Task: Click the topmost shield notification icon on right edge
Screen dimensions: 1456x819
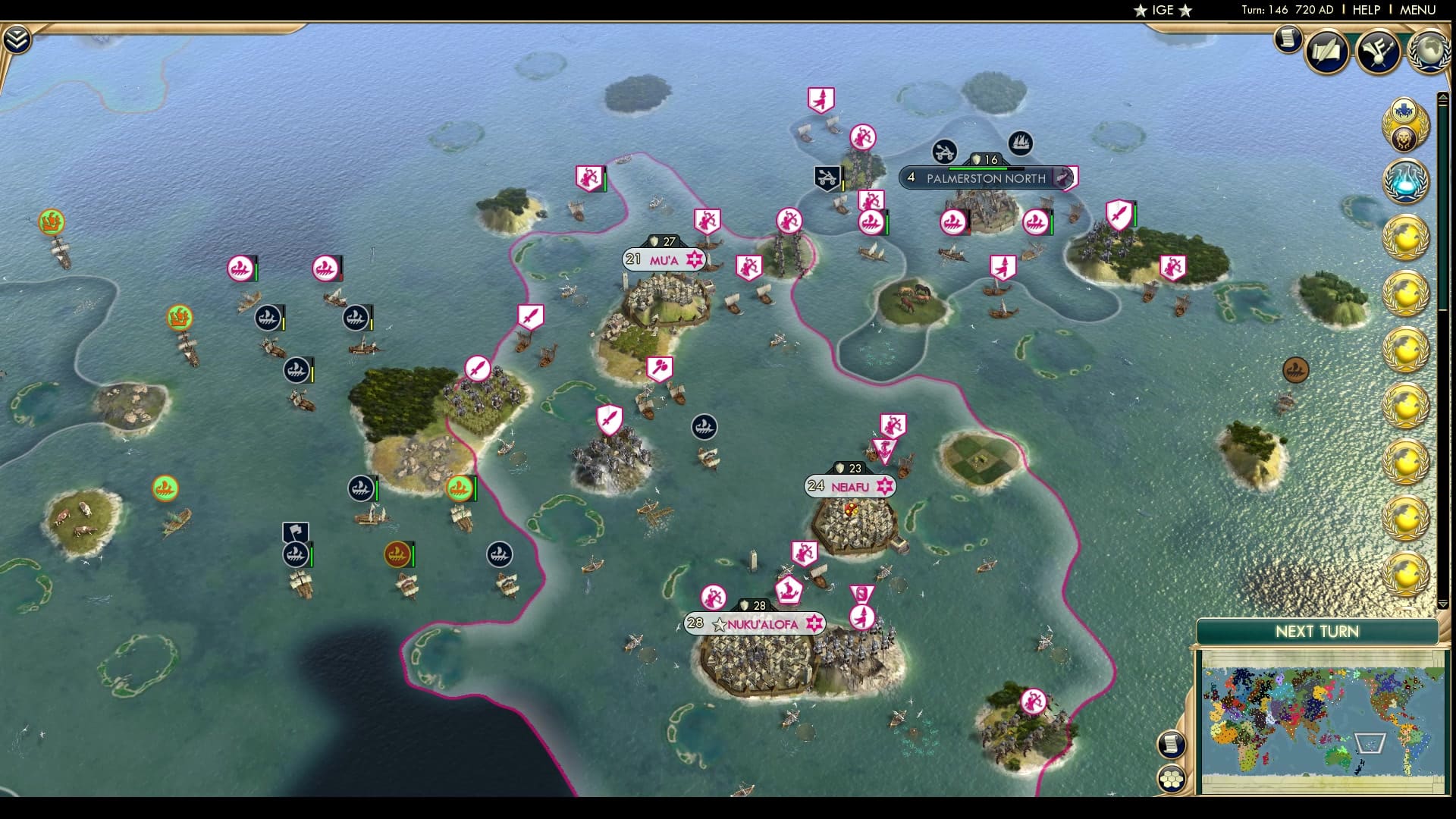Action: [x=1404, y=112]
